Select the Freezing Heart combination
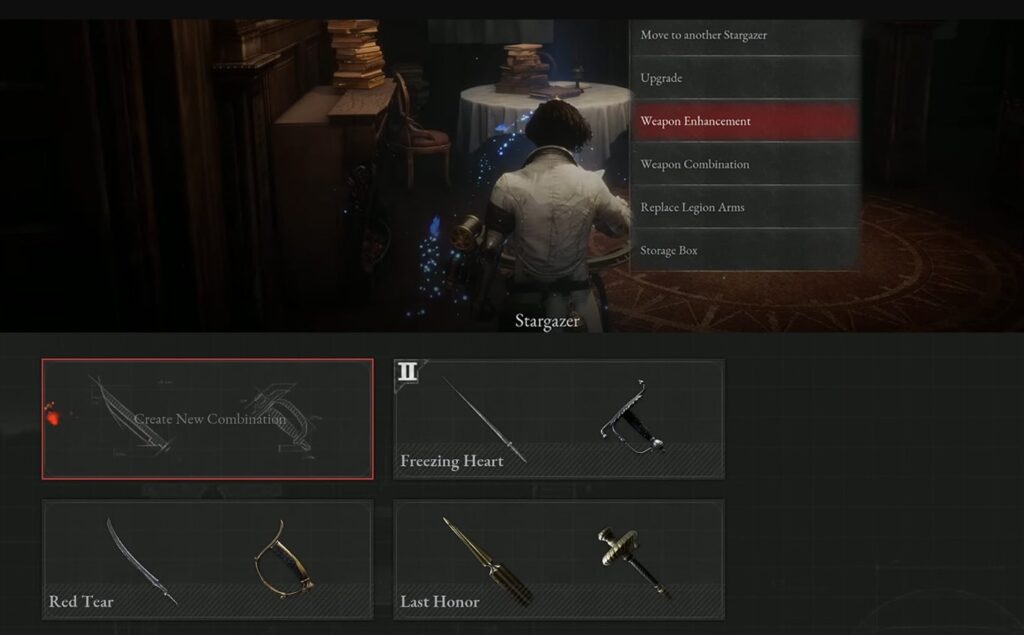 tap(559, 419)
